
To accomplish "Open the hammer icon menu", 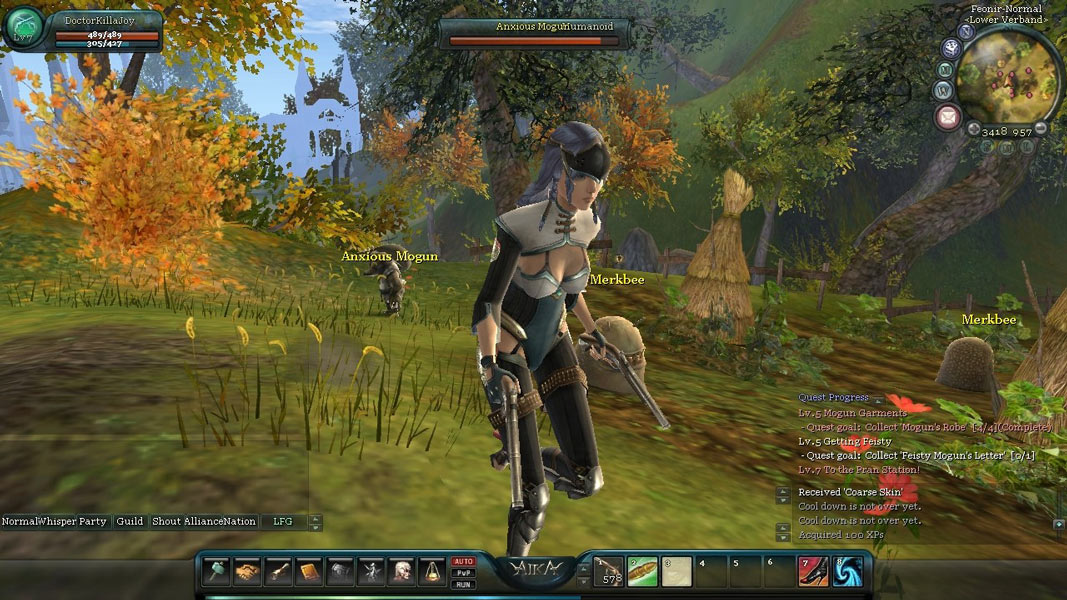I will [x=217, y=571].
